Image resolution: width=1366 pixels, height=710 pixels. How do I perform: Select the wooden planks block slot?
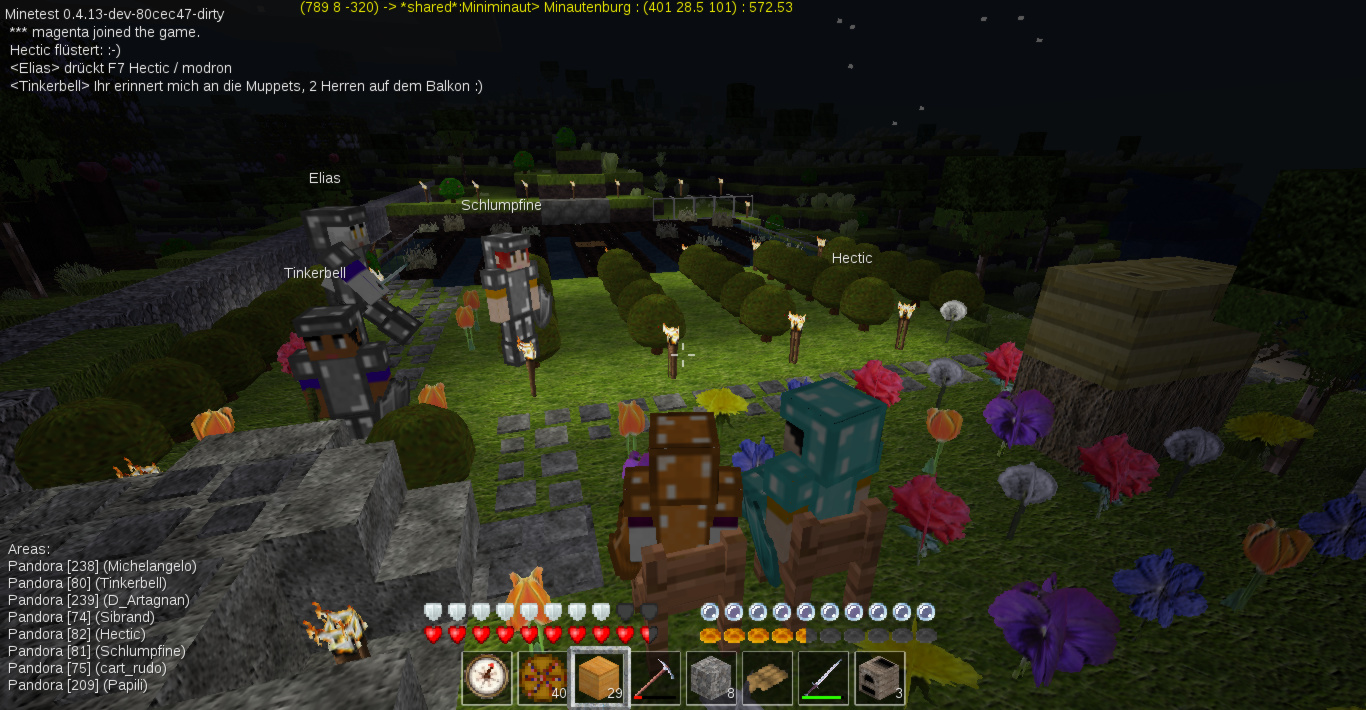pos(599,678)
